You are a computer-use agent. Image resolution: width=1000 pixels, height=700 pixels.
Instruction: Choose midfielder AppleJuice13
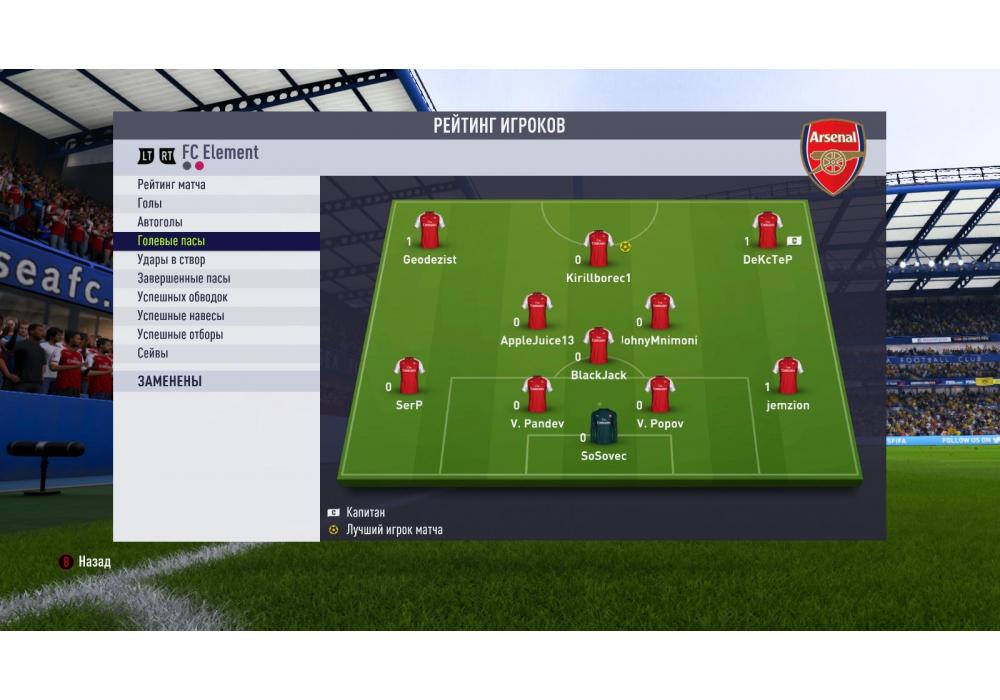coord(537,312)
